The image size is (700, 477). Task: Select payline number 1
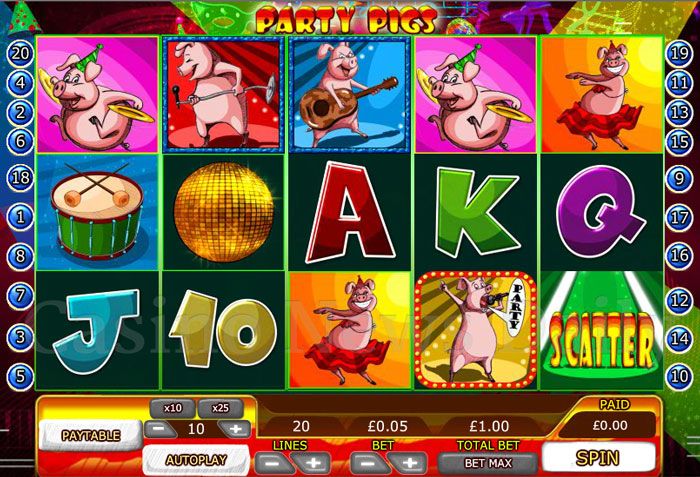pos(20,216)
